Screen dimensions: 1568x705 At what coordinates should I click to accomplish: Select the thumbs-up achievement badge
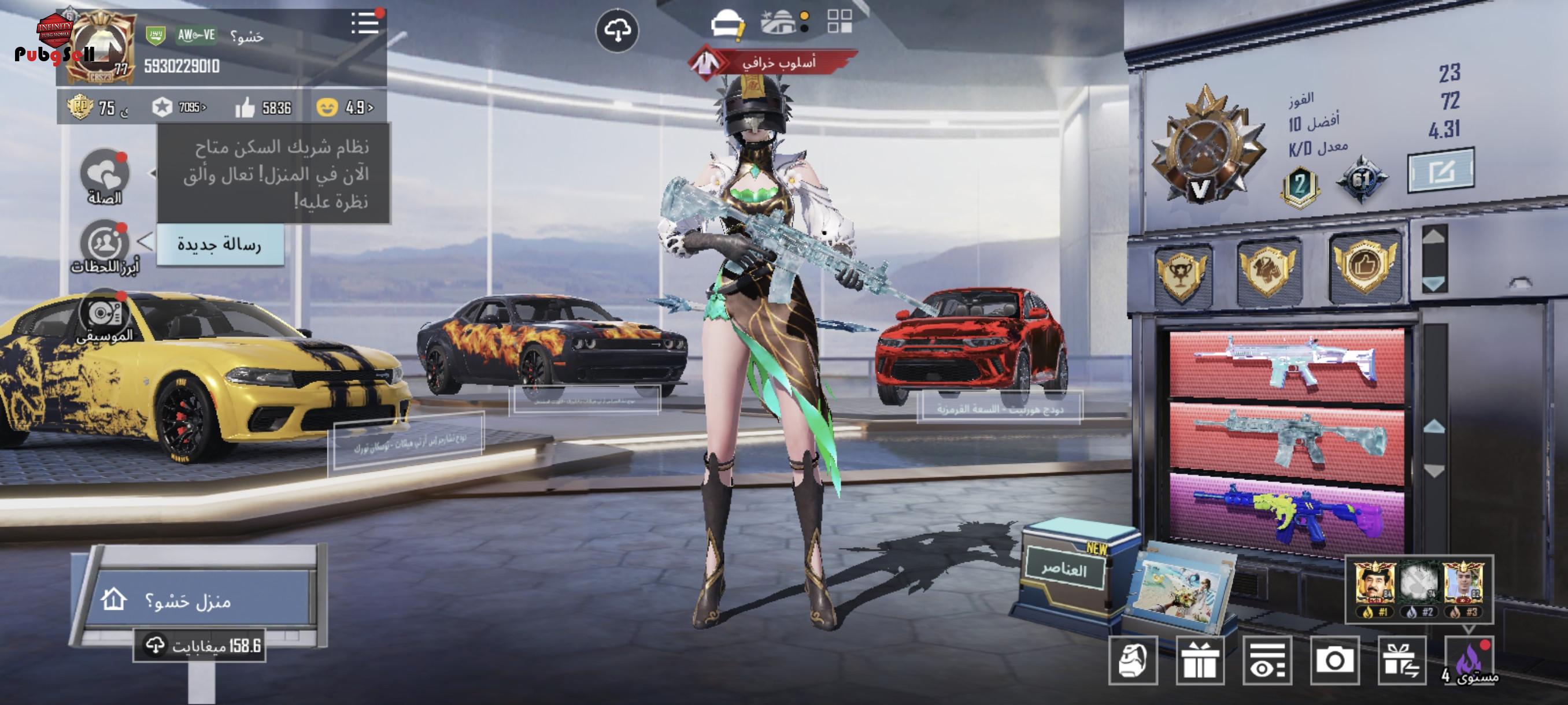pyautogui.click(x=1364, y=266)
